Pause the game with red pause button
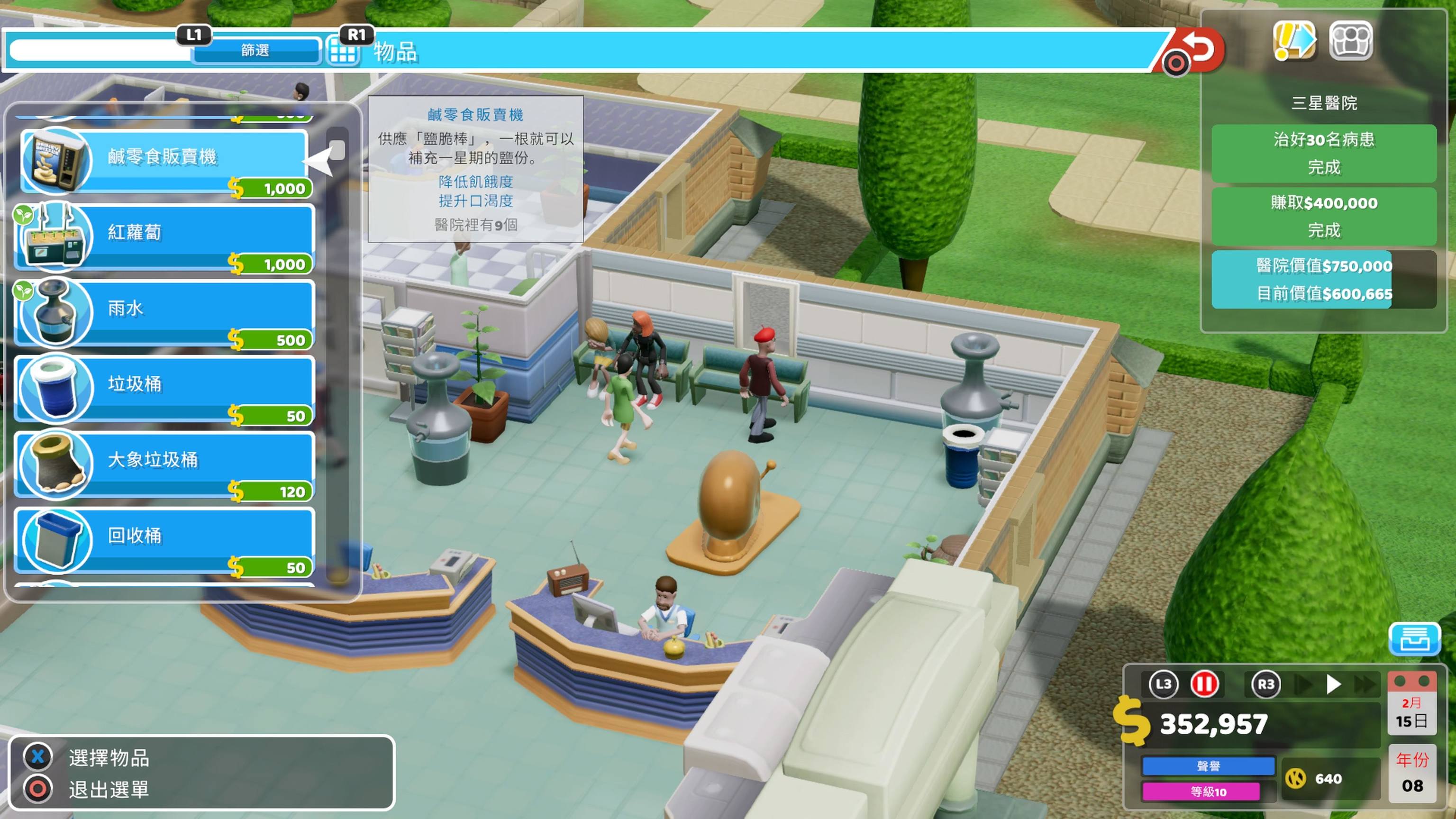The width and height of the screenshot is (1456, 819). [1204, 684]
